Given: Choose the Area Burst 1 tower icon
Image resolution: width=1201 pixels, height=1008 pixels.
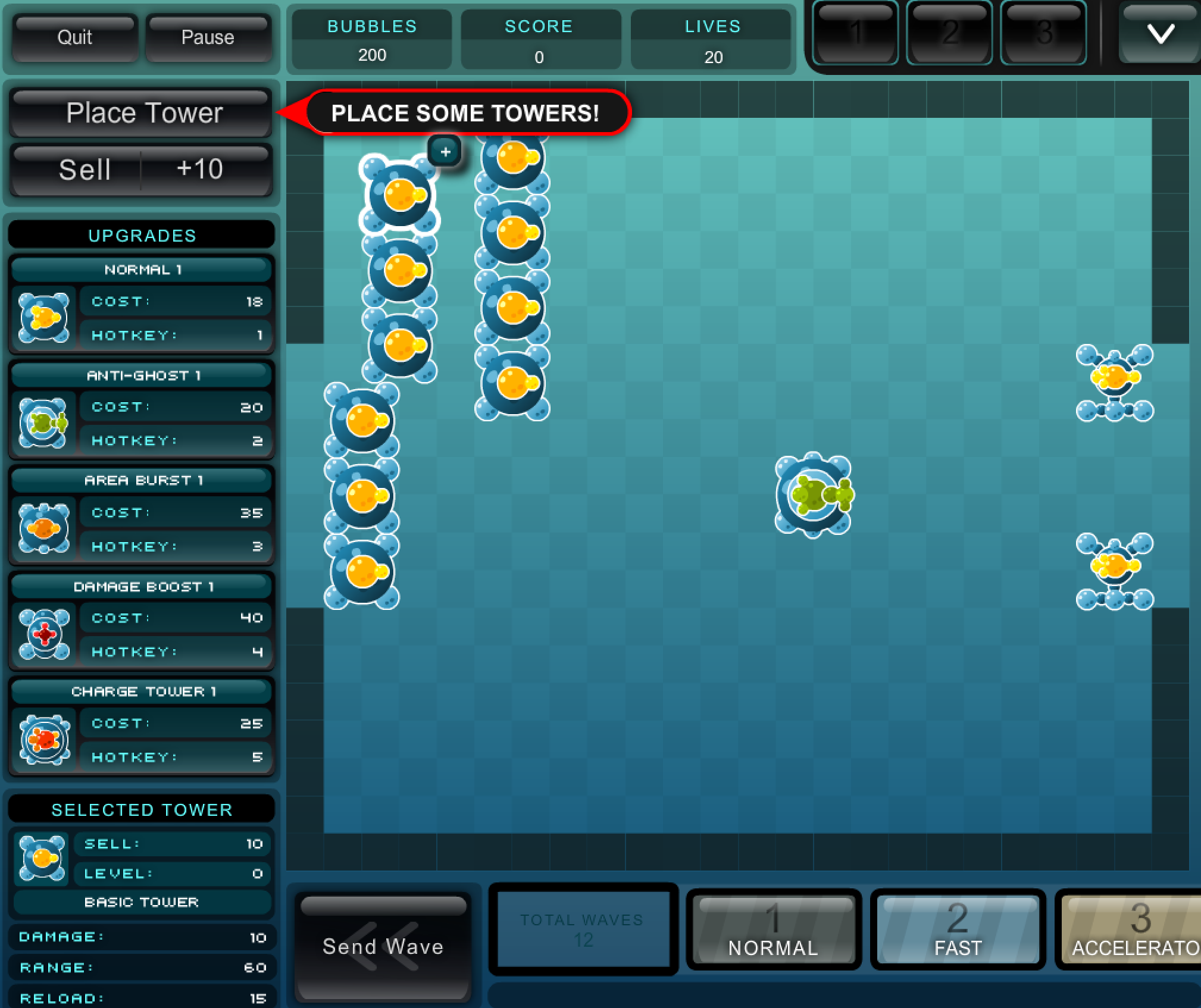Looking at the screenshot, I should click(43, 528).
